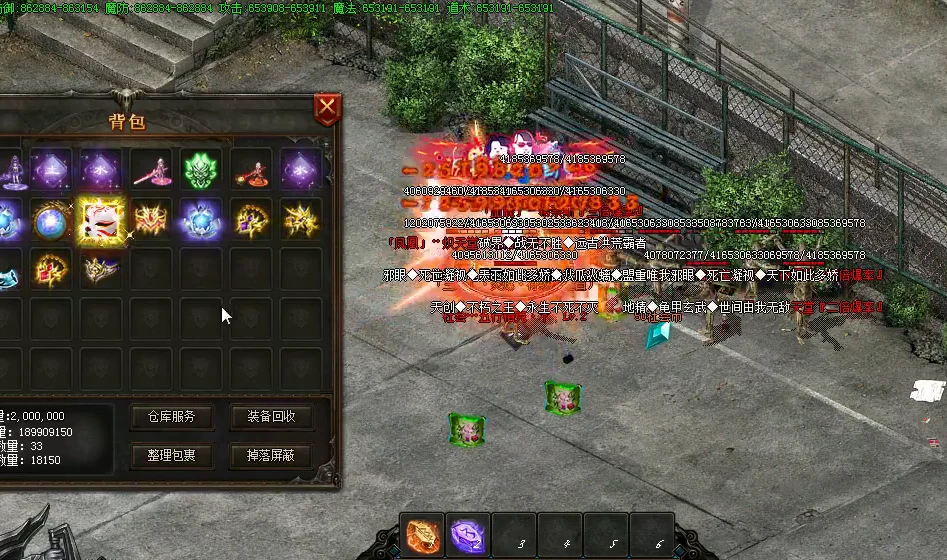Choose the gold bracelet with red gems
947x560 pixels.
(x=51, y=268)
